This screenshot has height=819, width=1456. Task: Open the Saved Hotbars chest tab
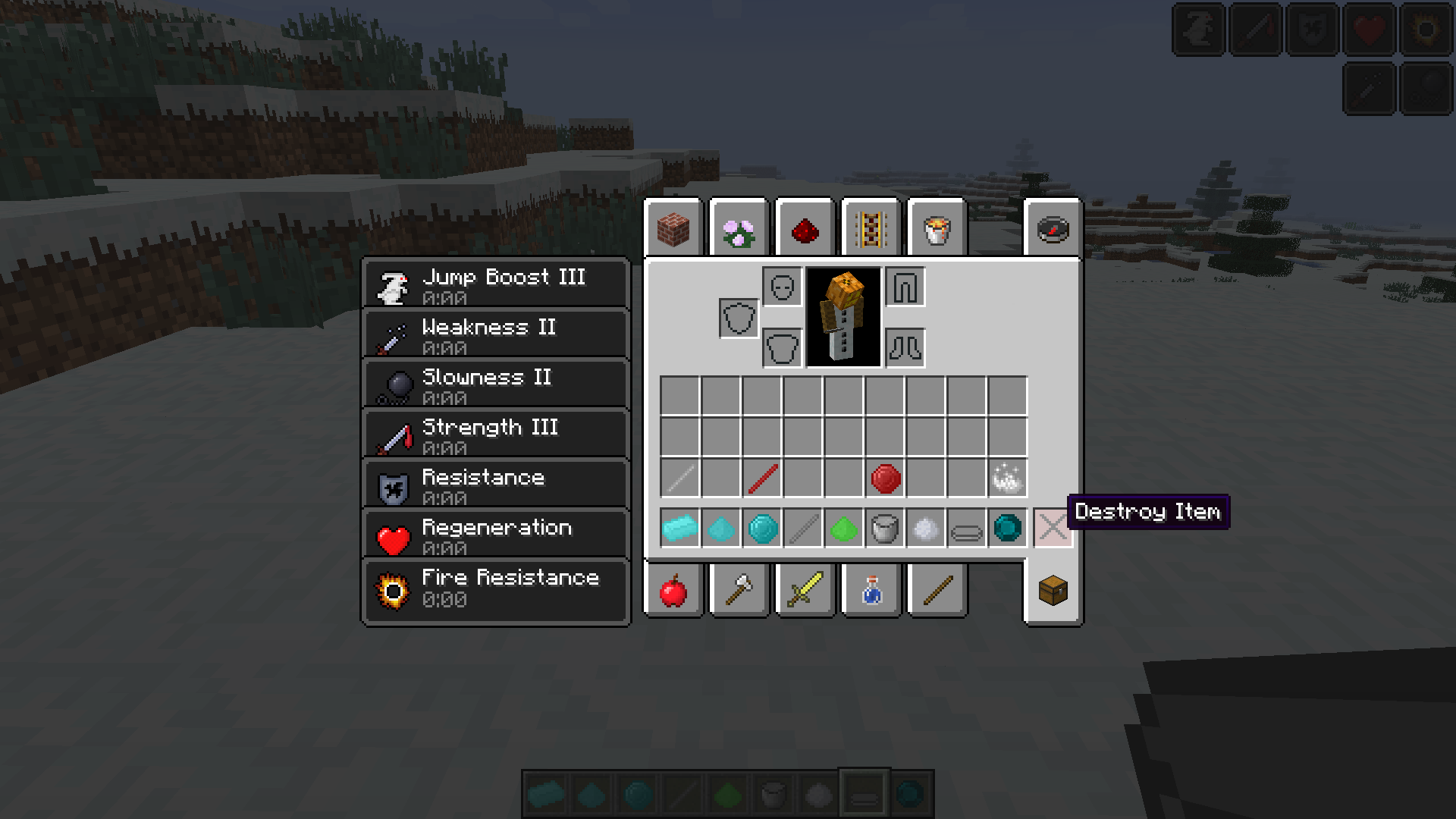coord(1053,591)
